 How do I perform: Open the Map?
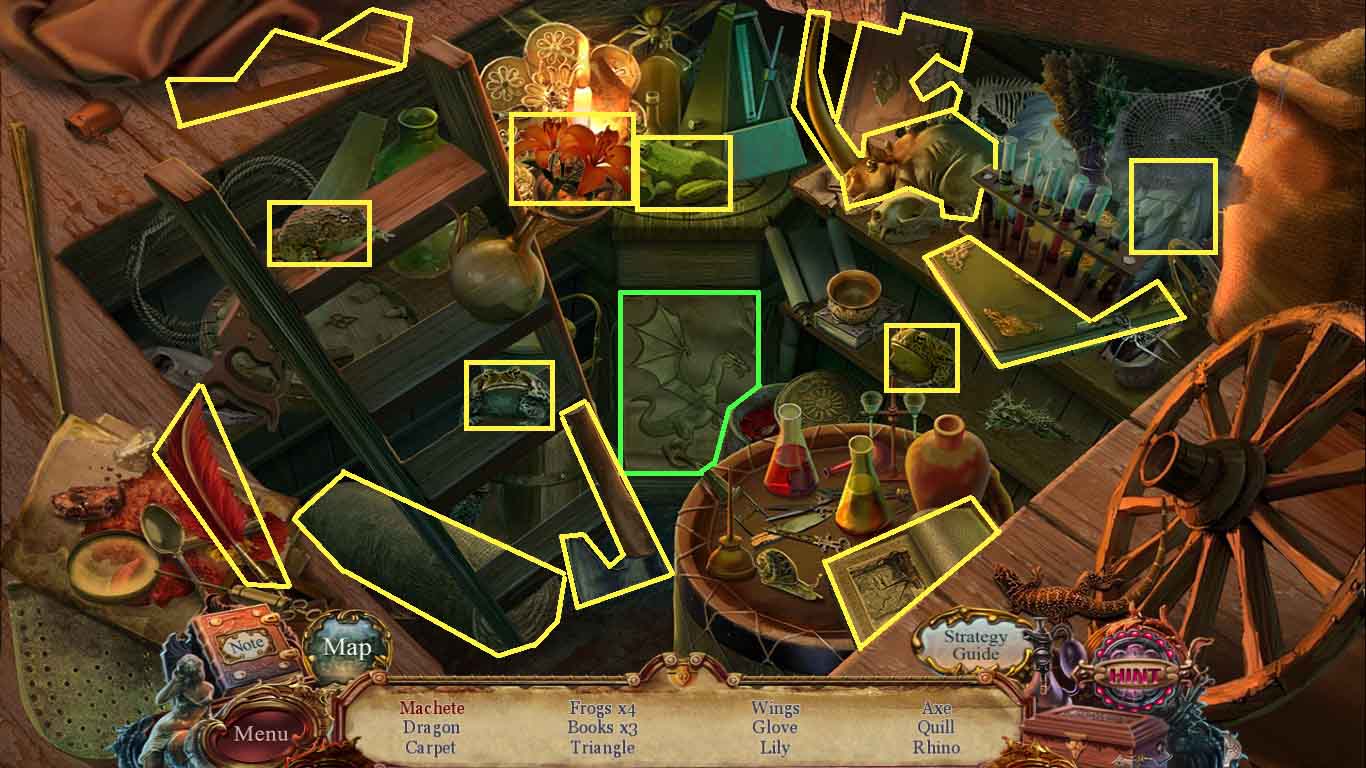point(347,648)
